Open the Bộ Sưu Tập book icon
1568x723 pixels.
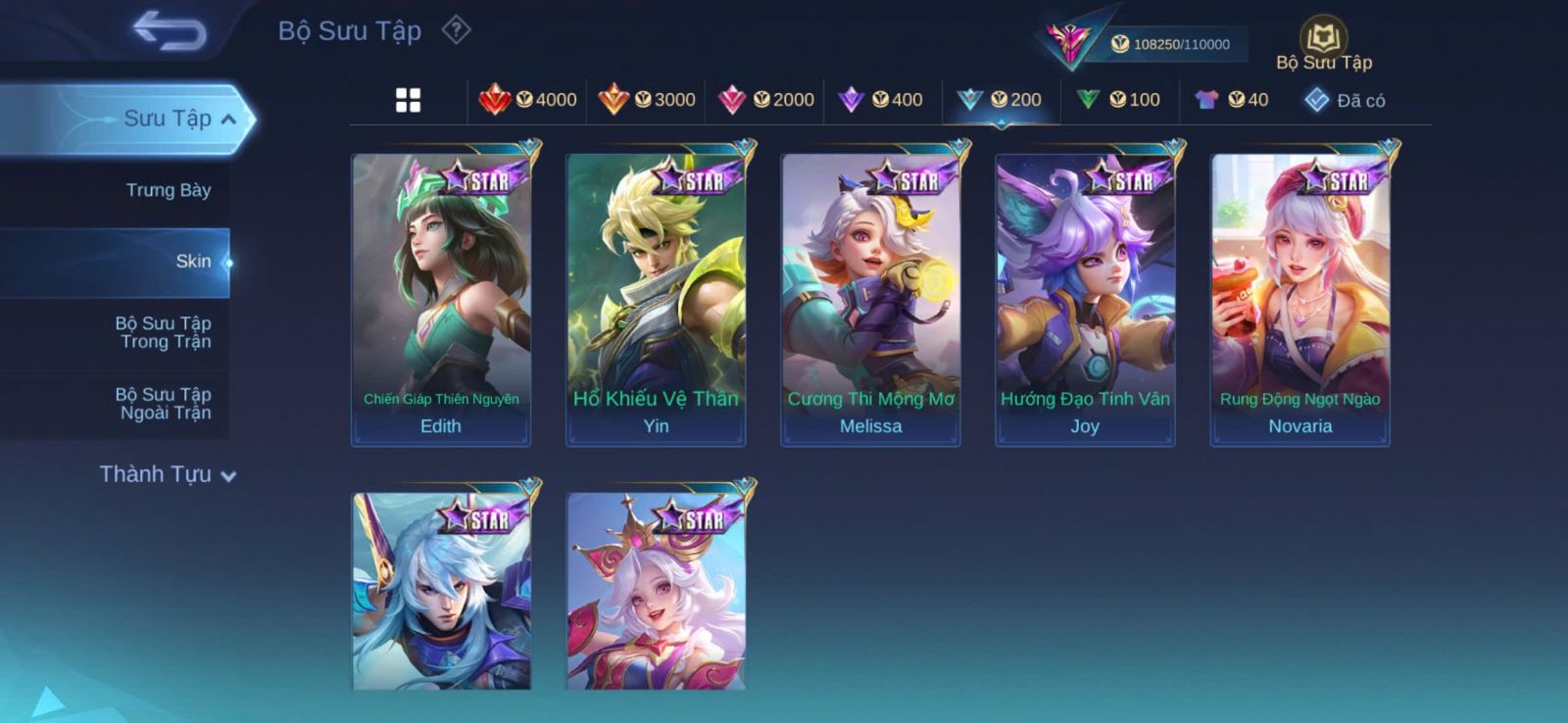(1324, 40)
